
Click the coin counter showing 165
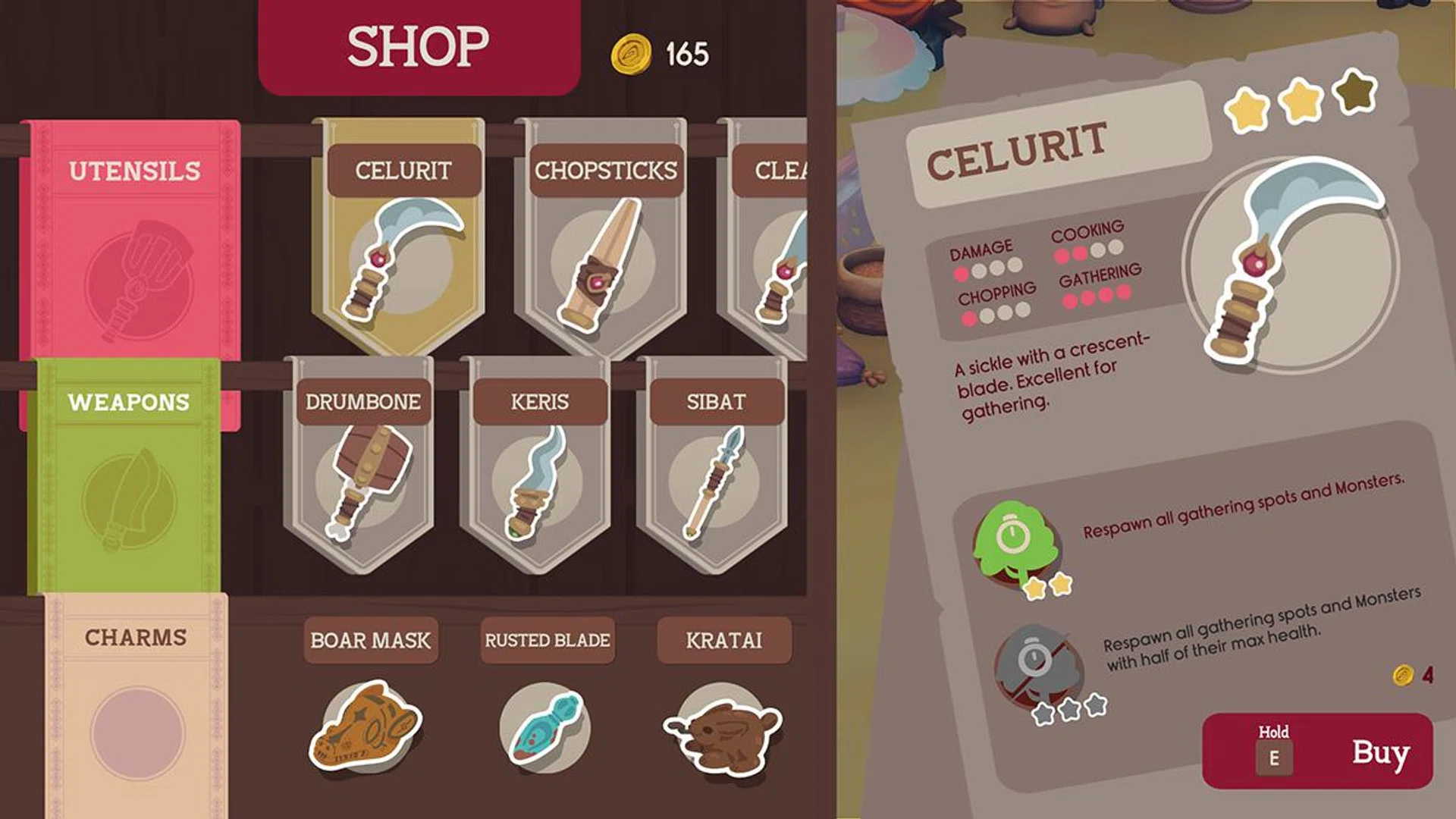coord(660,51)
